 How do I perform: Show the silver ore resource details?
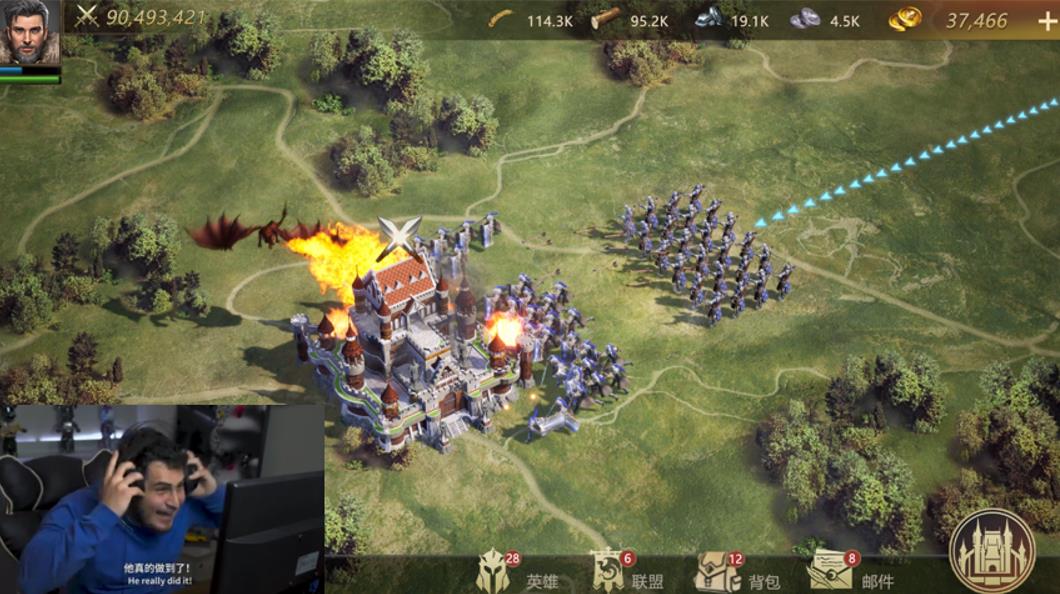[804, 19]
